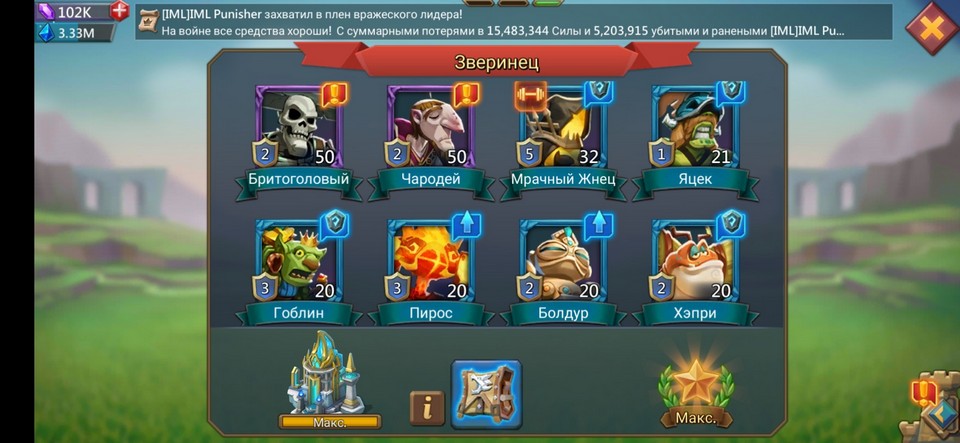Click the info button
The image size is (960, 443).
tap(427, 407)
